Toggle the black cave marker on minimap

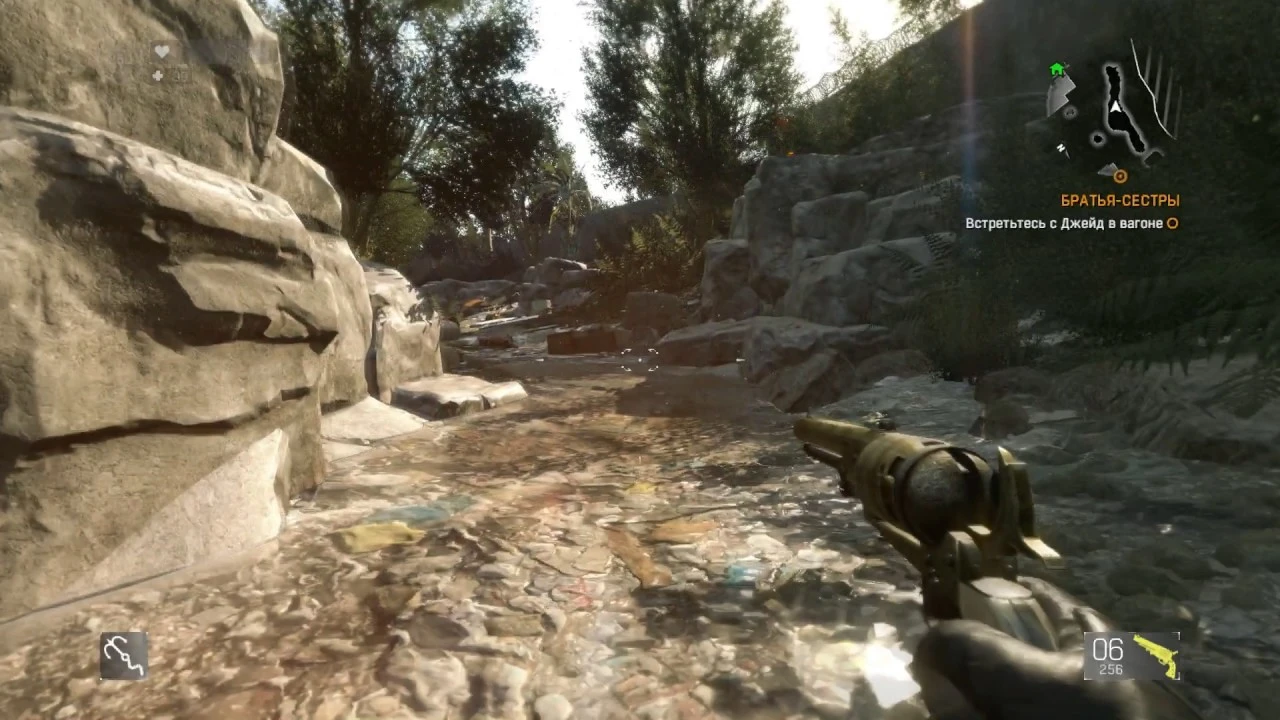coord(1098,138)
